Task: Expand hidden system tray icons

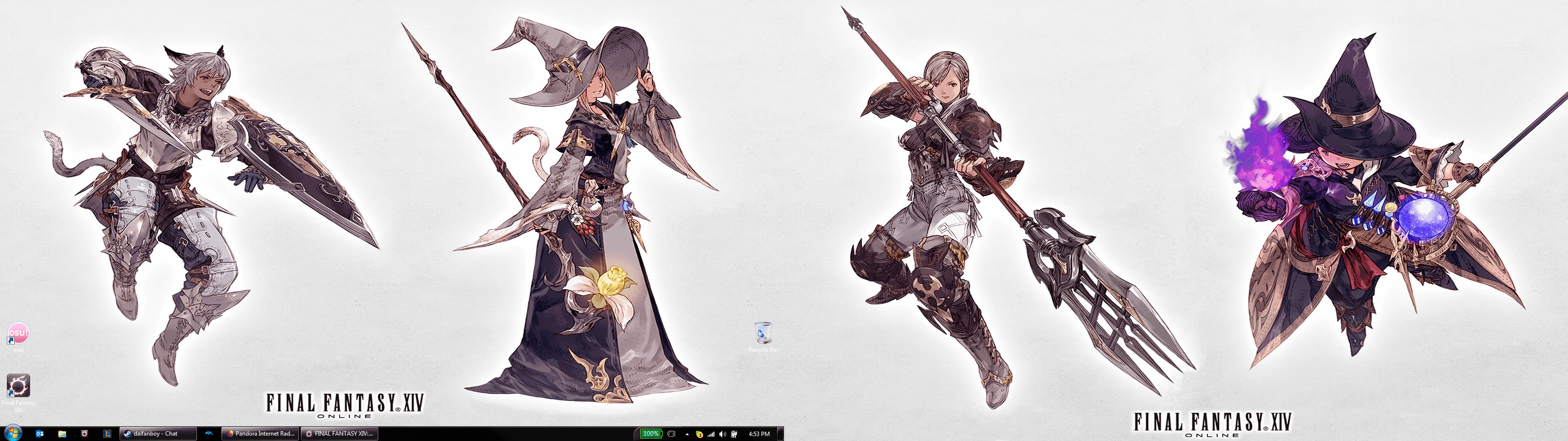Action: click(x=688, y=434)
